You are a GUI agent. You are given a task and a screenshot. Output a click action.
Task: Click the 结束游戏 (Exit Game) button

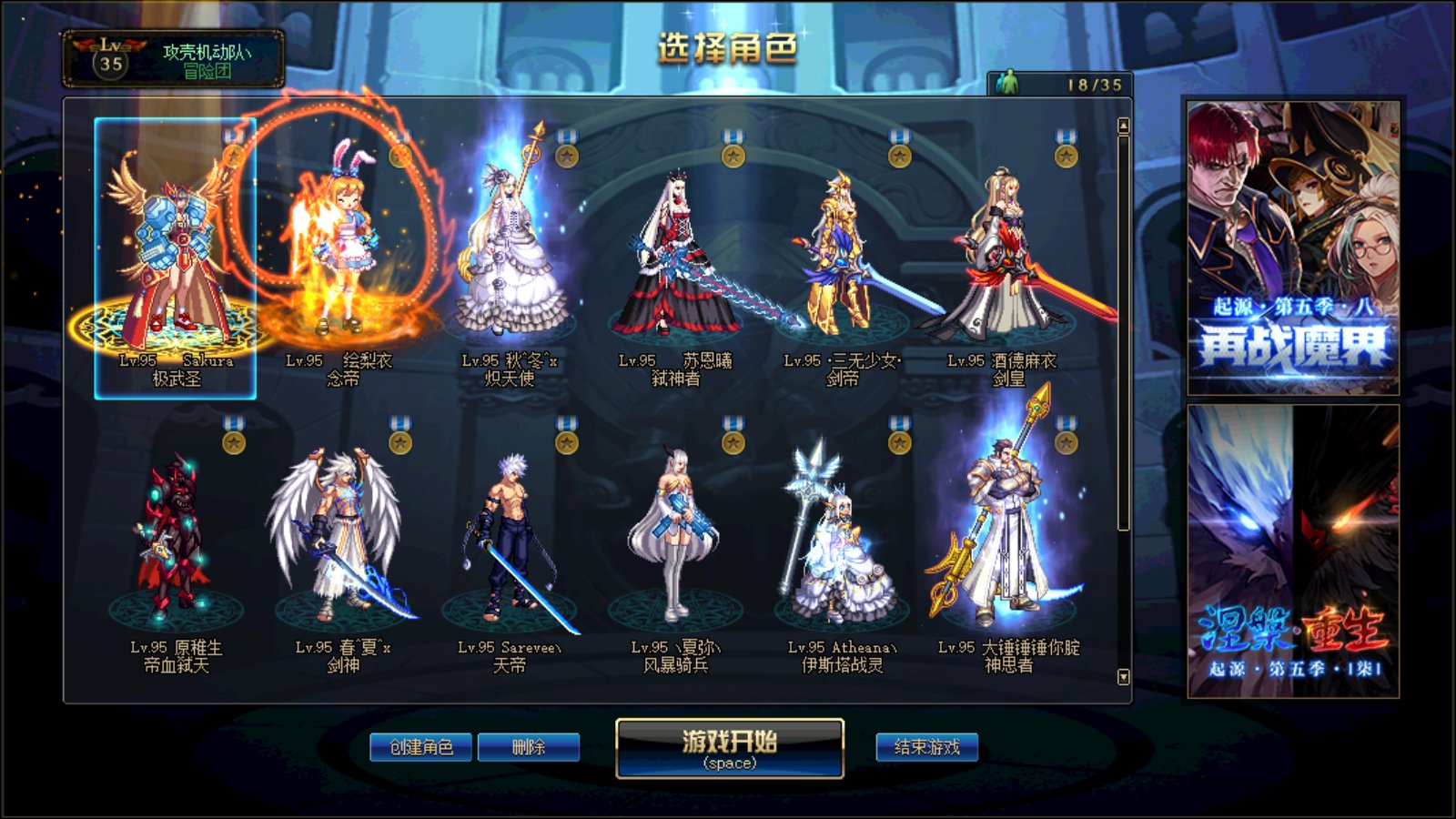[x=926, y=746]
